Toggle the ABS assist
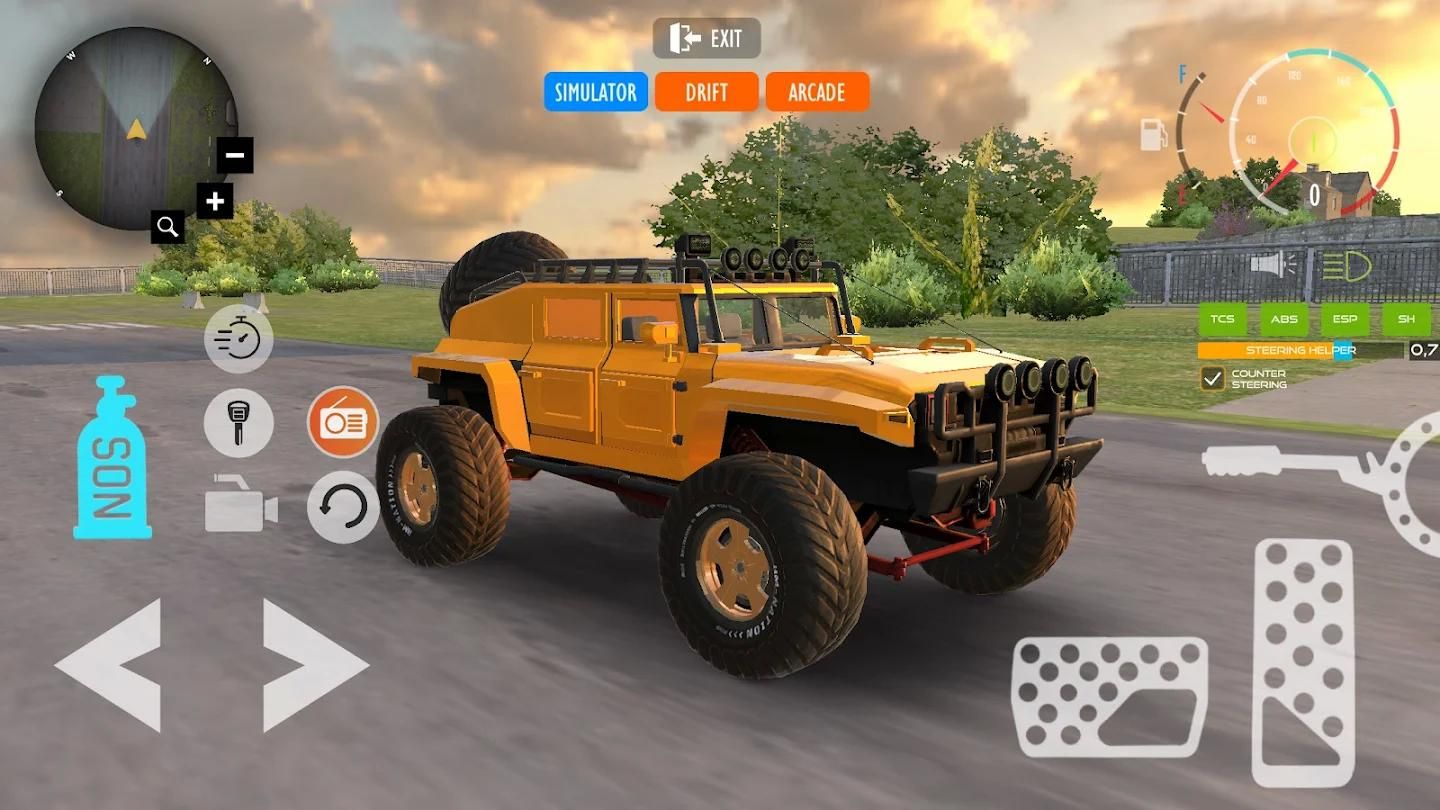The width and height of the screenshot is (1440, 810). (1284, 320)
